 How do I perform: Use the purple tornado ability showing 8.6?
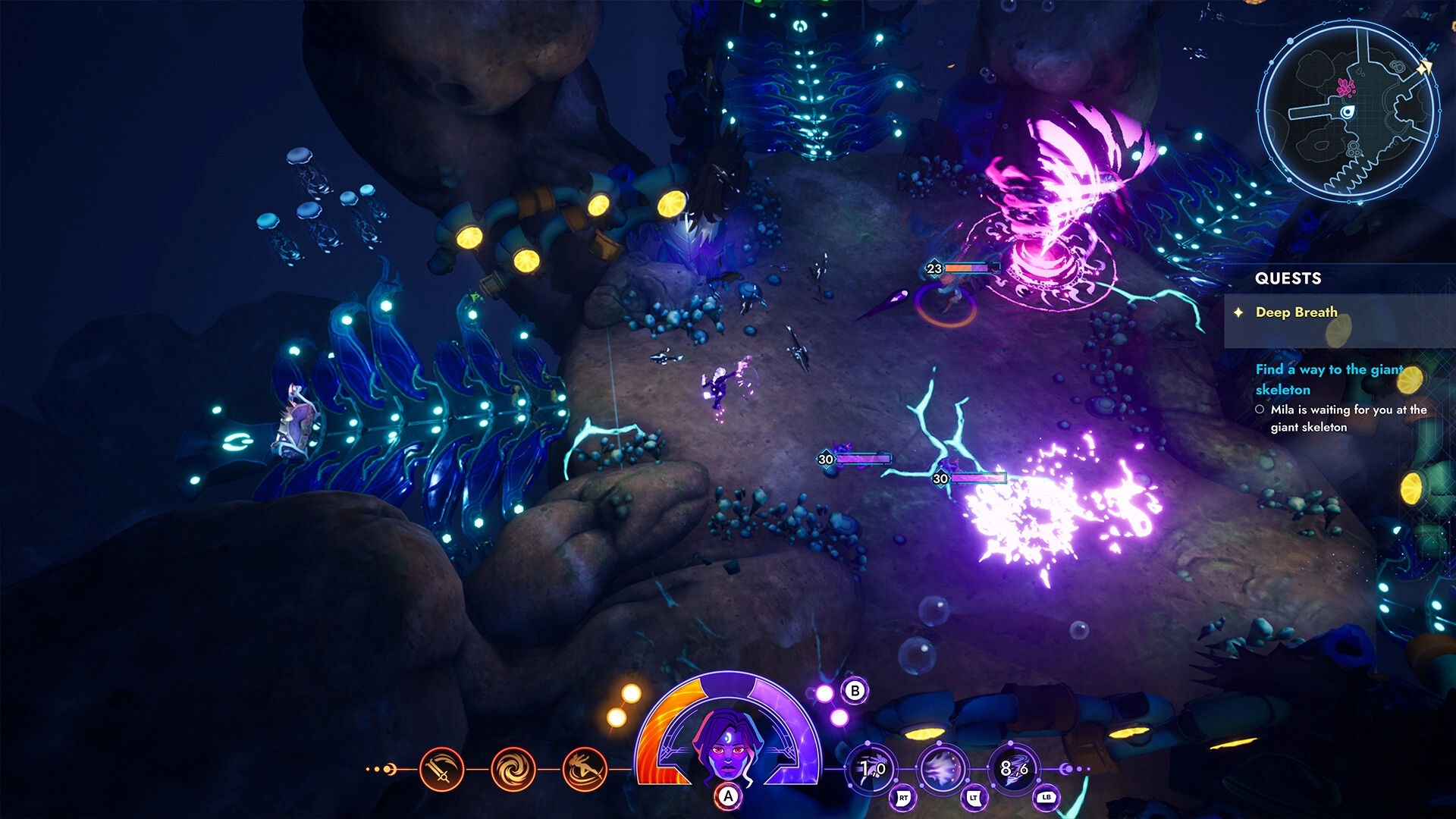(1014, 770)
